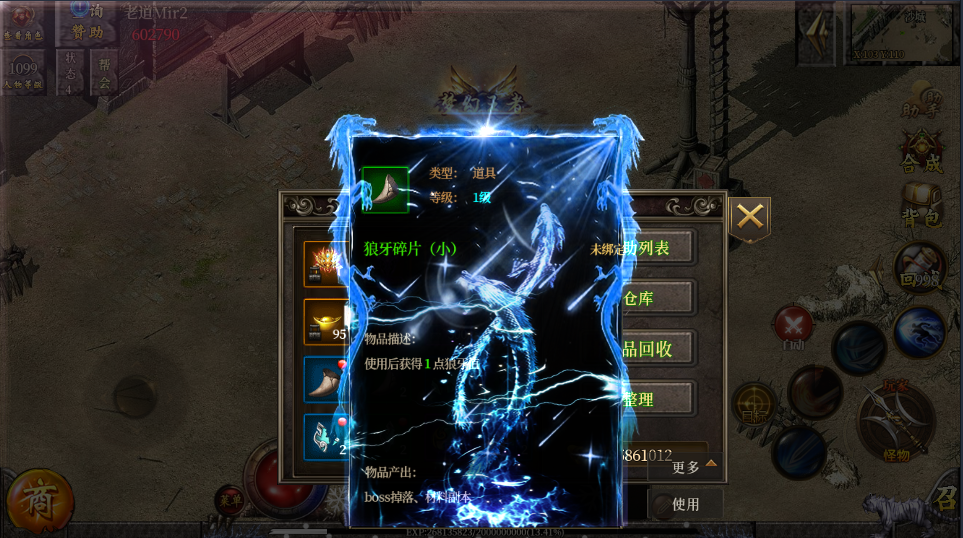Select the flaming crown item slot

click(x=326, y=264)
